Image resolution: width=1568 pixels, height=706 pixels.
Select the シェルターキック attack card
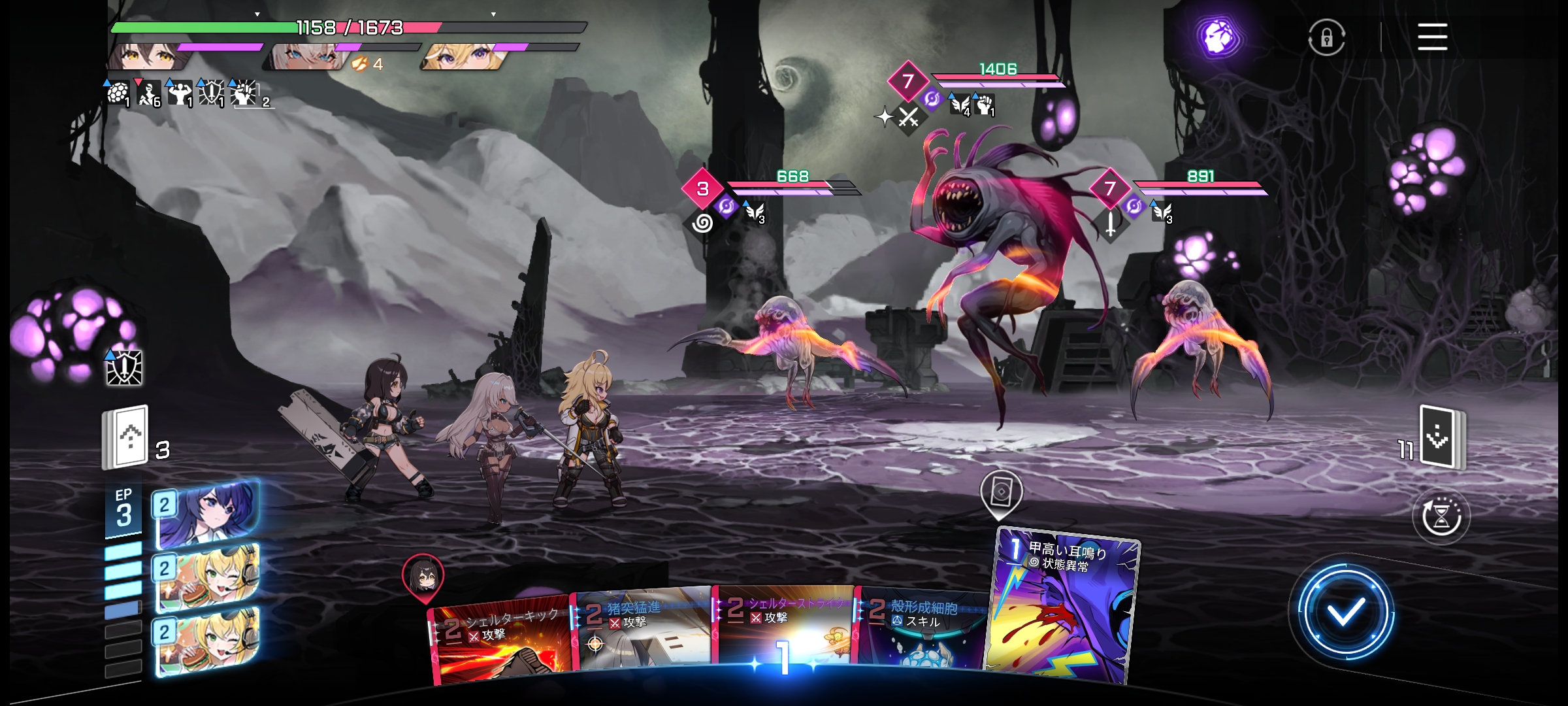pos(500,643)
